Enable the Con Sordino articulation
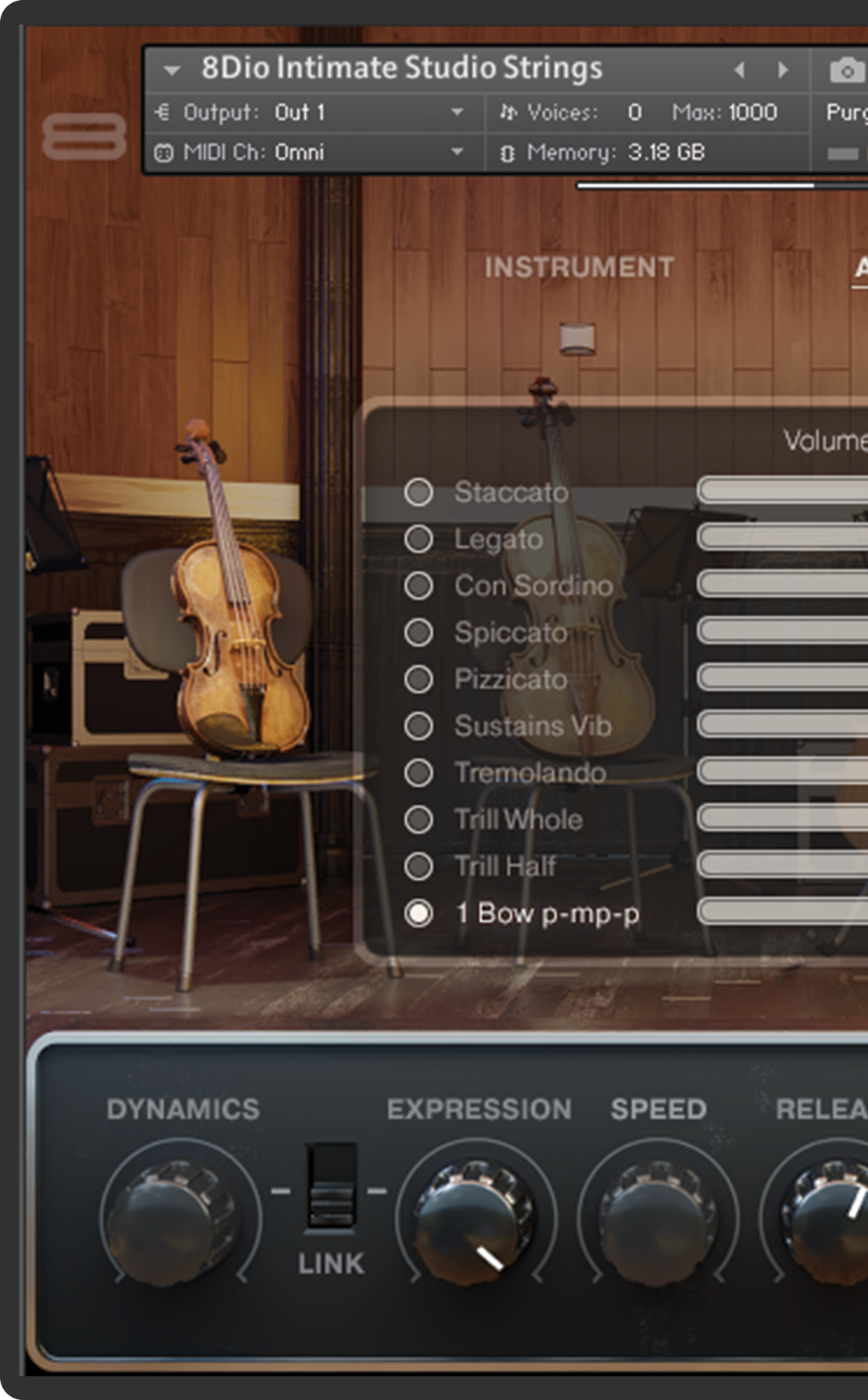 (x=418, y=586)
